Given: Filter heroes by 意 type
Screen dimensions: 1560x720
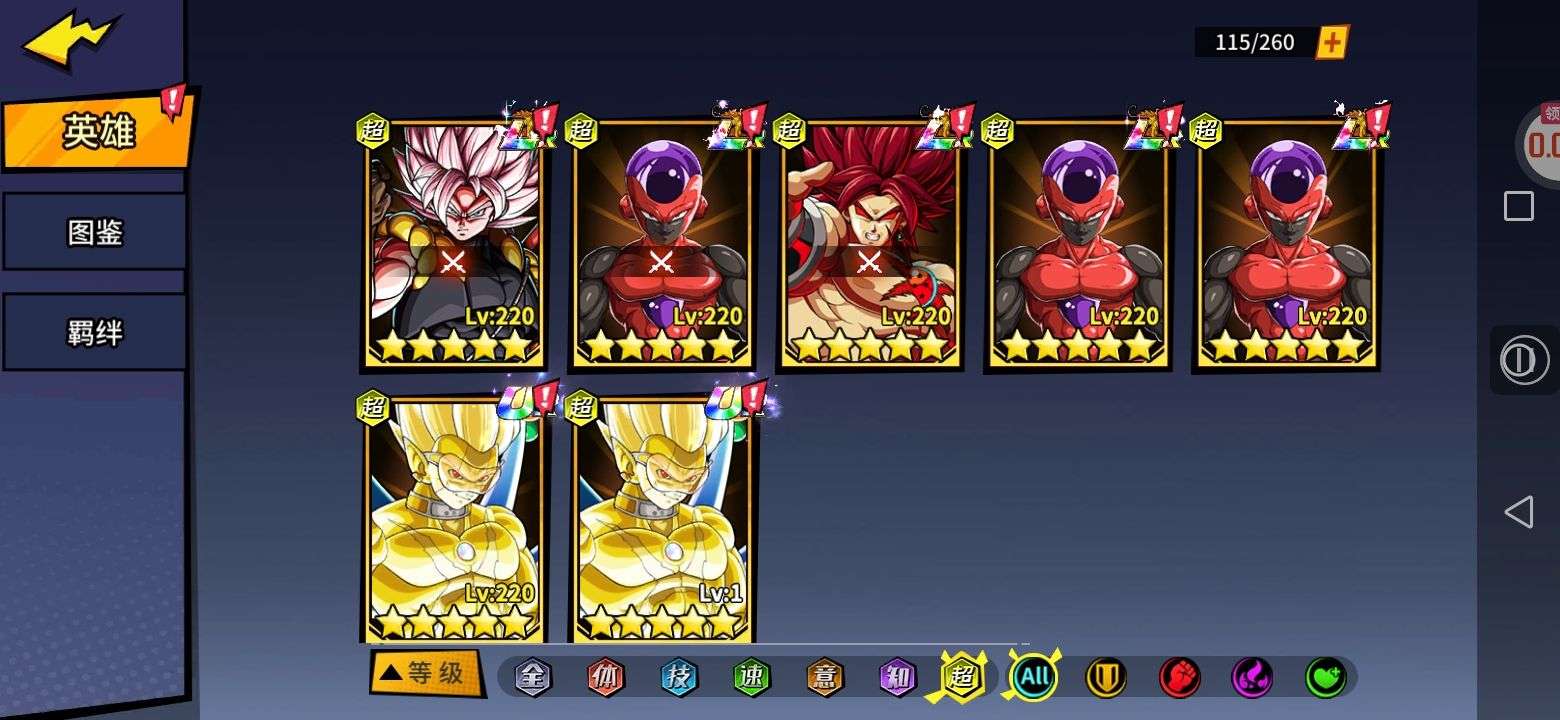Looking at the screenshot, I should (825, 677).
